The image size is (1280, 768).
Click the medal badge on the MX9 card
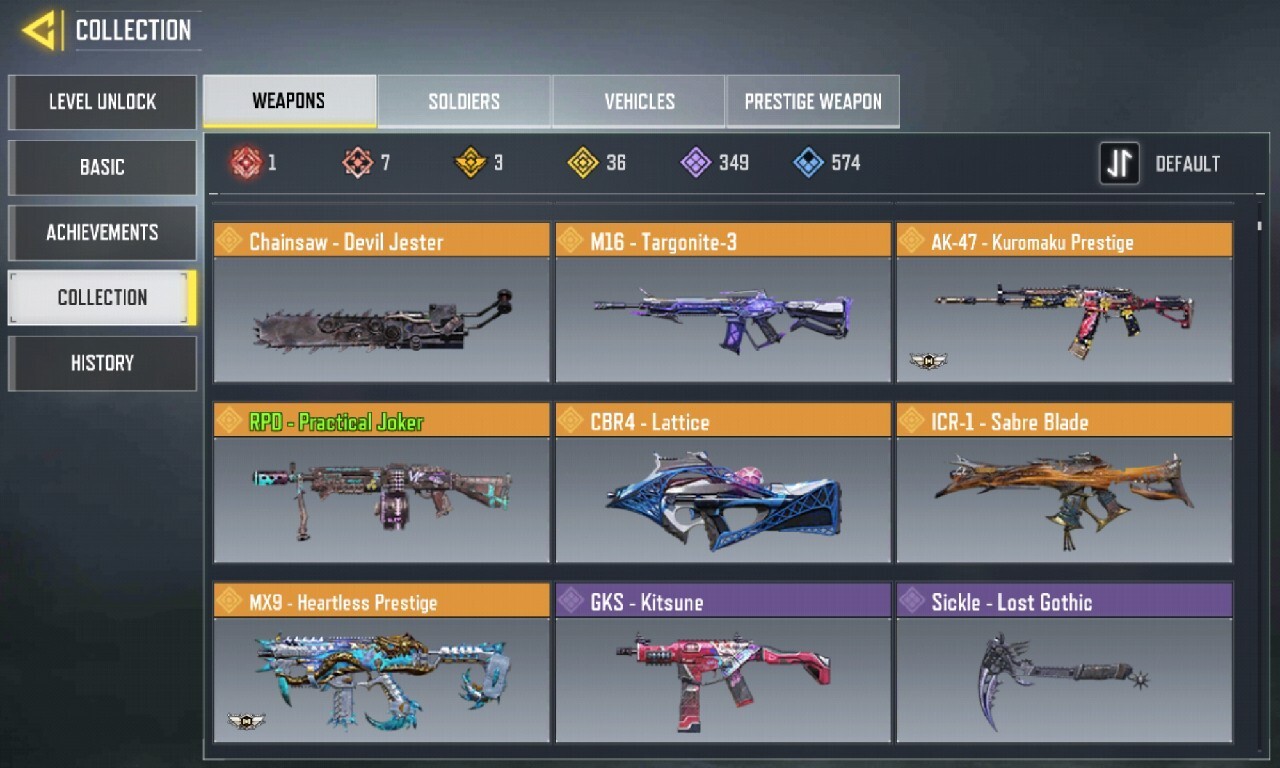pos(246,723)
